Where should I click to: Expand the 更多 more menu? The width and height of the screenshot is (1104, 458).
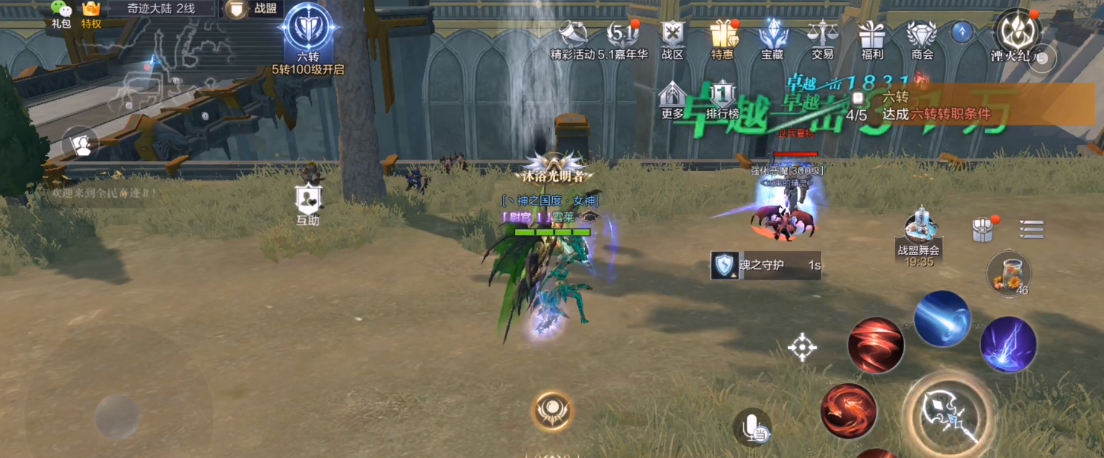pyautogui.click(x=673, y=99)
